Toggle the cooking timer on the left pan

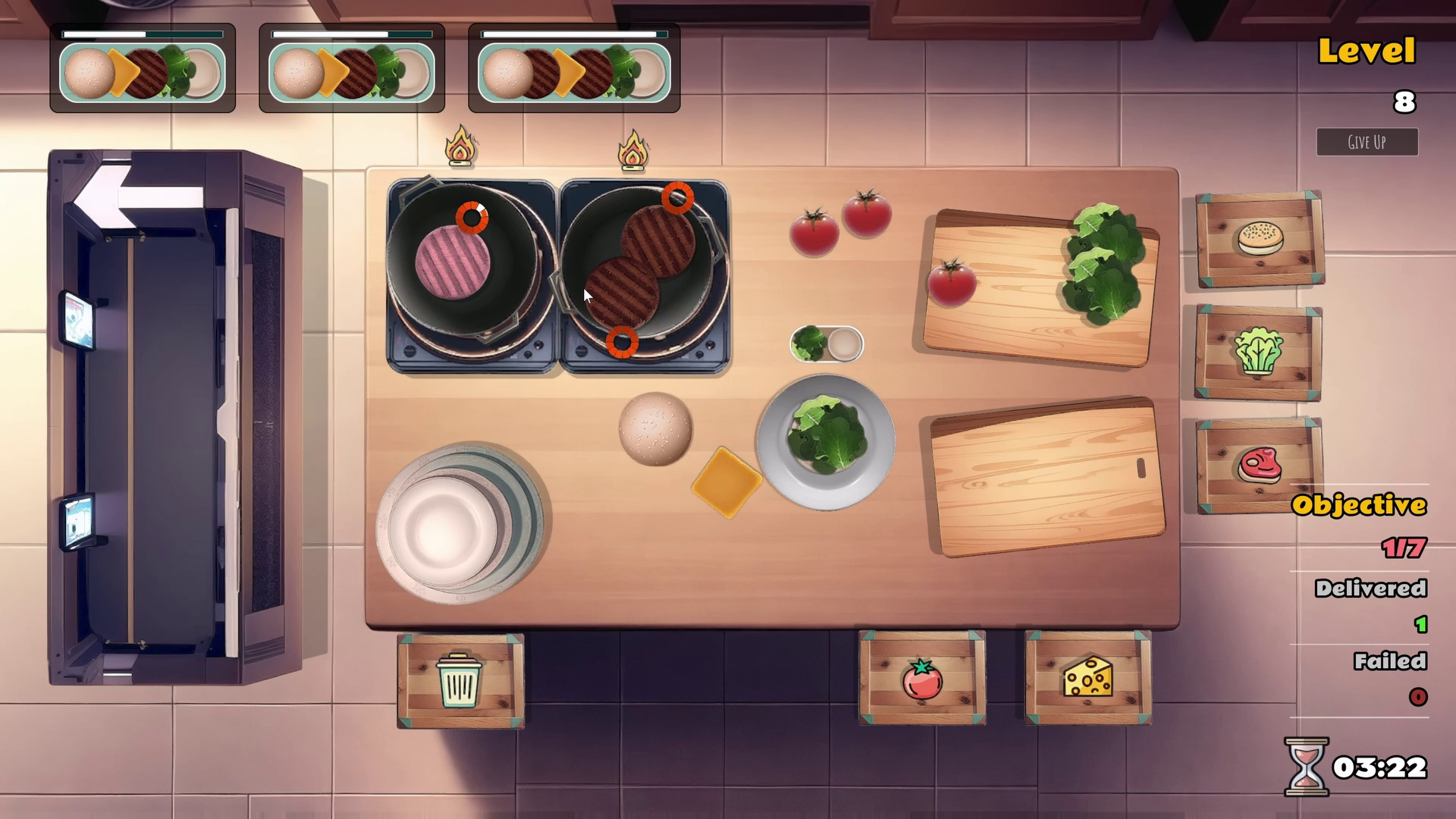point(472,219)
